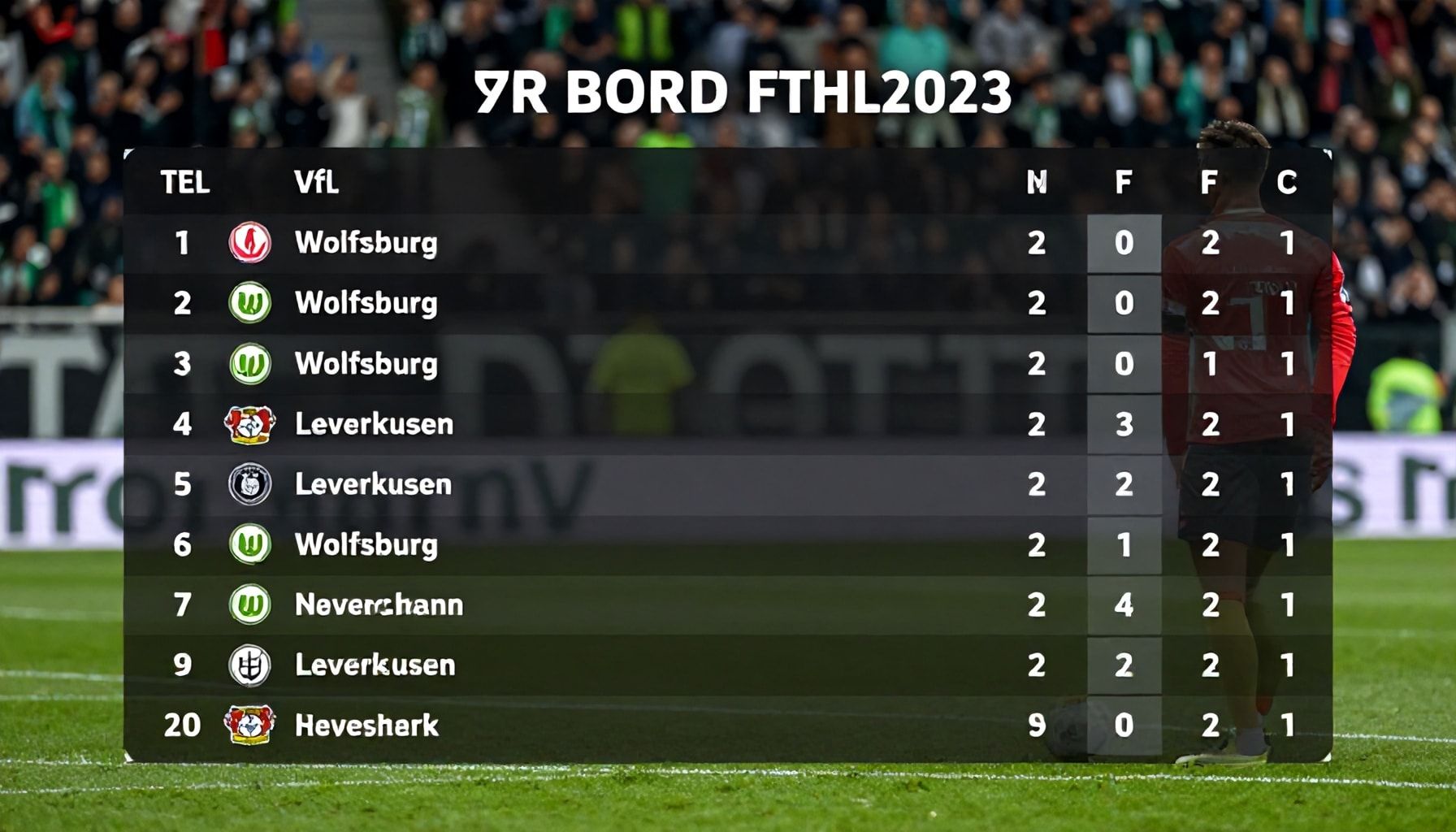Screen dimensions: 1456x832
Task: Open the Heveshark team row
Action: point(366,725)
